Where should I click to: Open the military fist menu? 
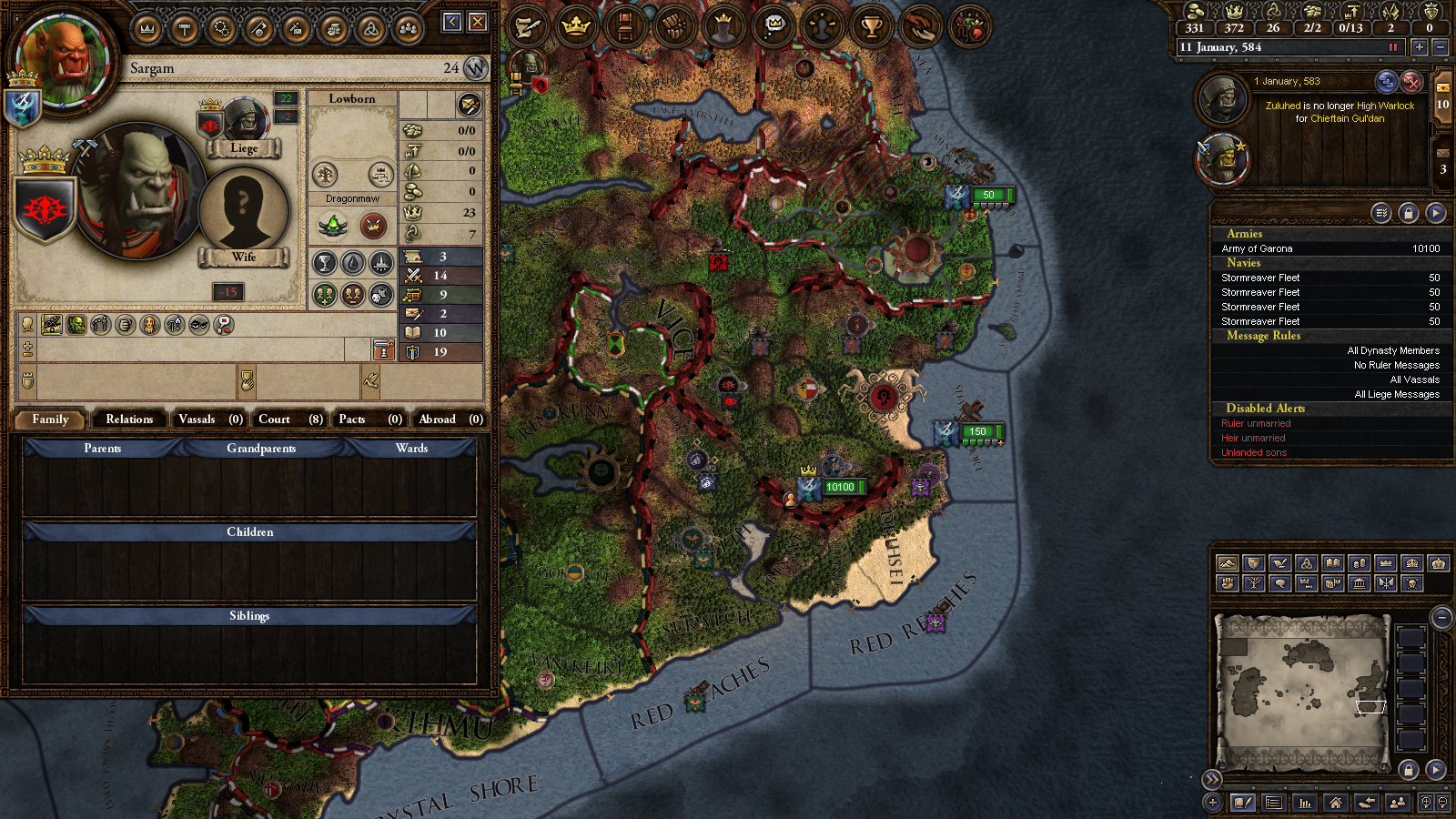tap(674, 26)
